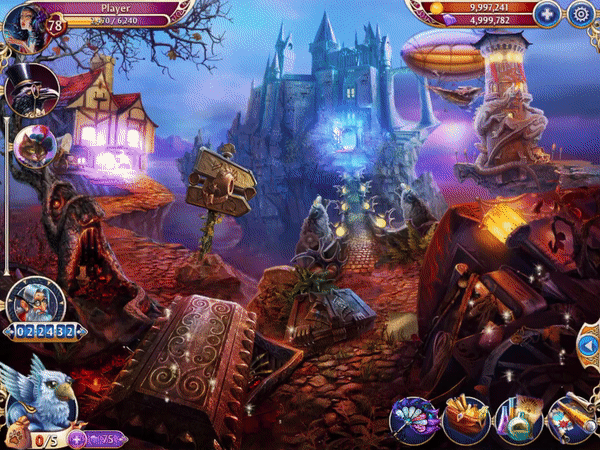Screen dimensions: 600x450
Task: Open the golden treasure chest menu
Action: pyautogui.click(x=466, y=420)
